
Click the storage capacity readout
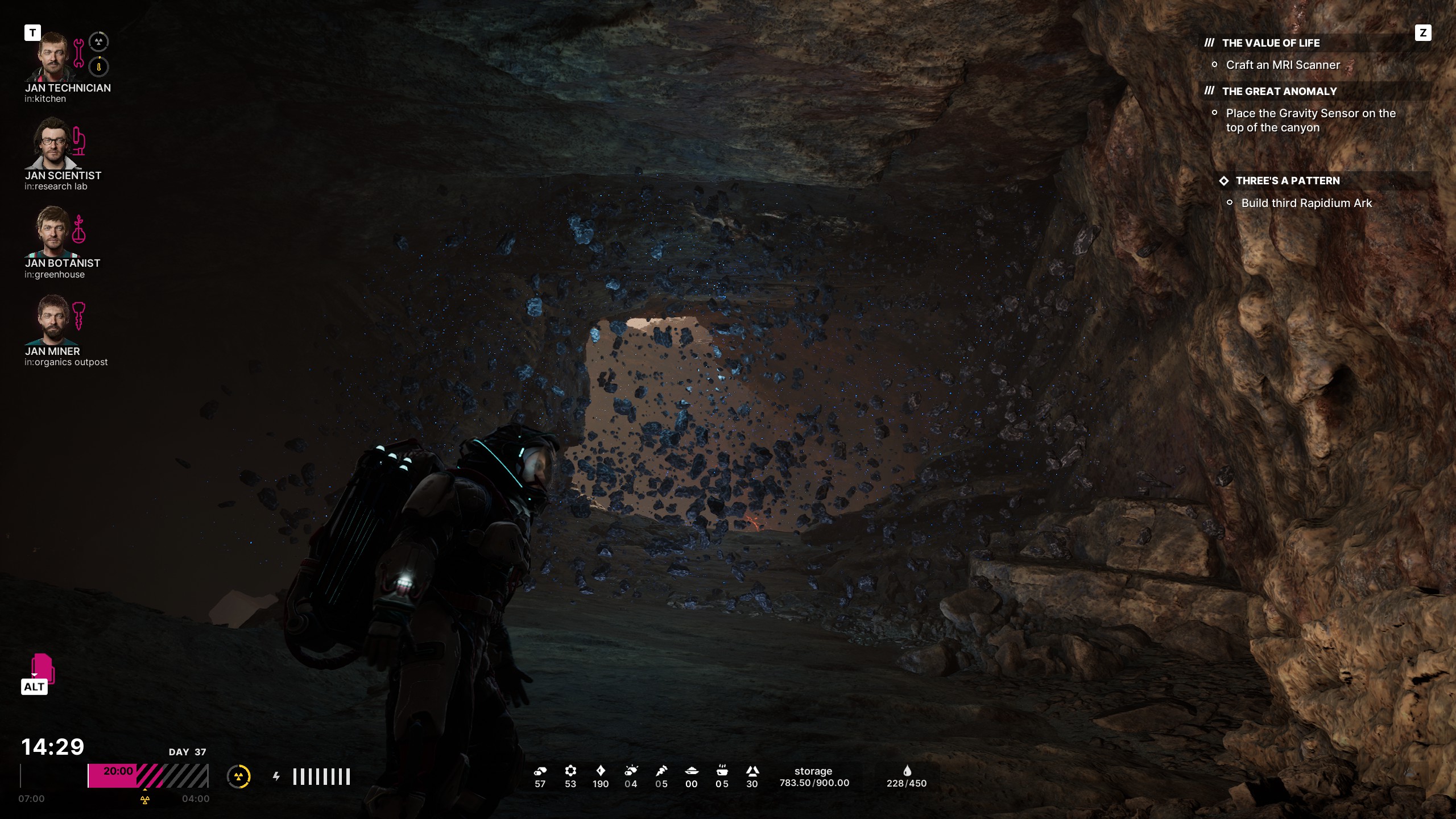(814, 777)
